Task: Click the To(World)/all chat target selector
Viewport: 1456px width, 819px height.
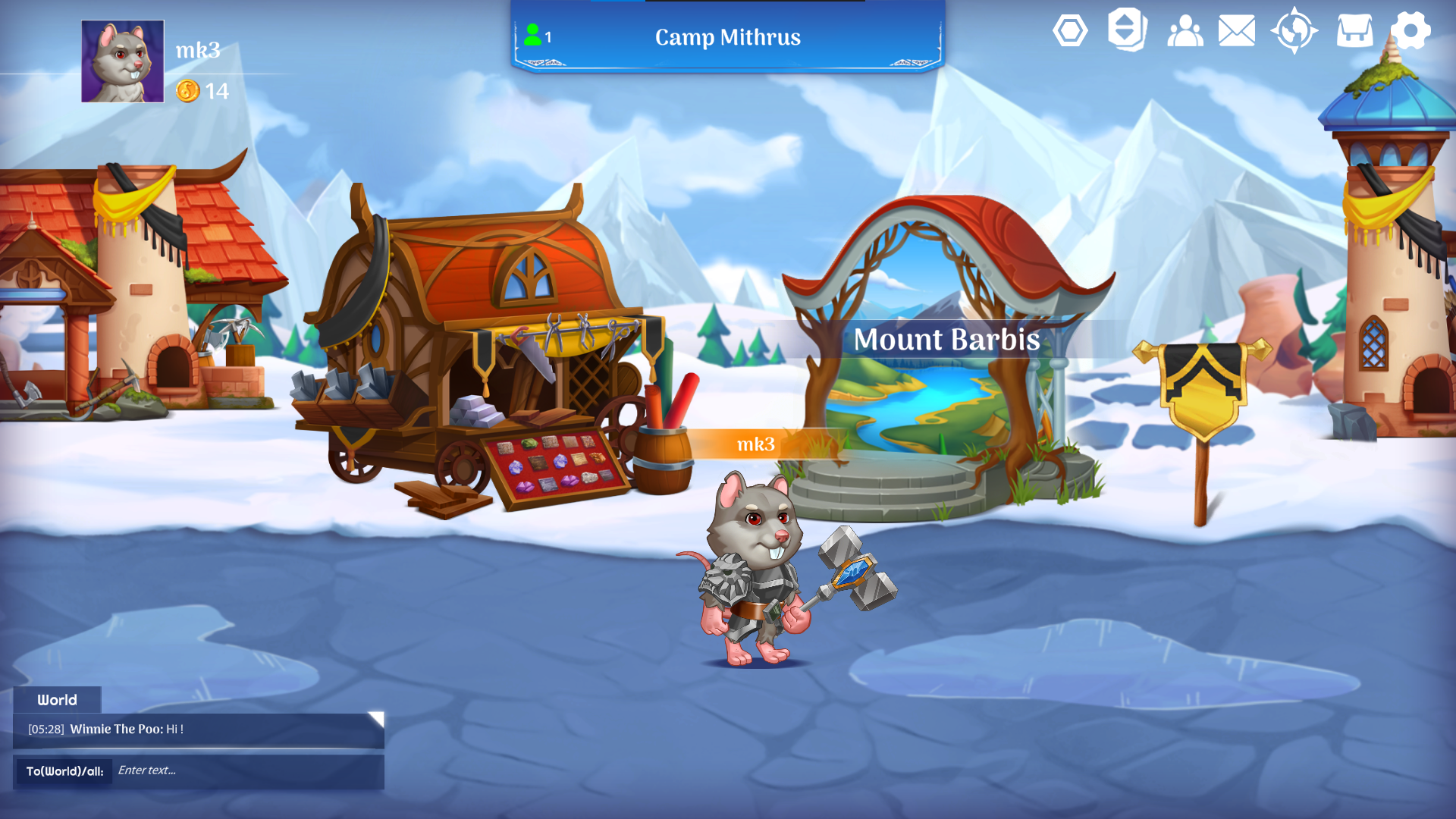Action: 64,770
